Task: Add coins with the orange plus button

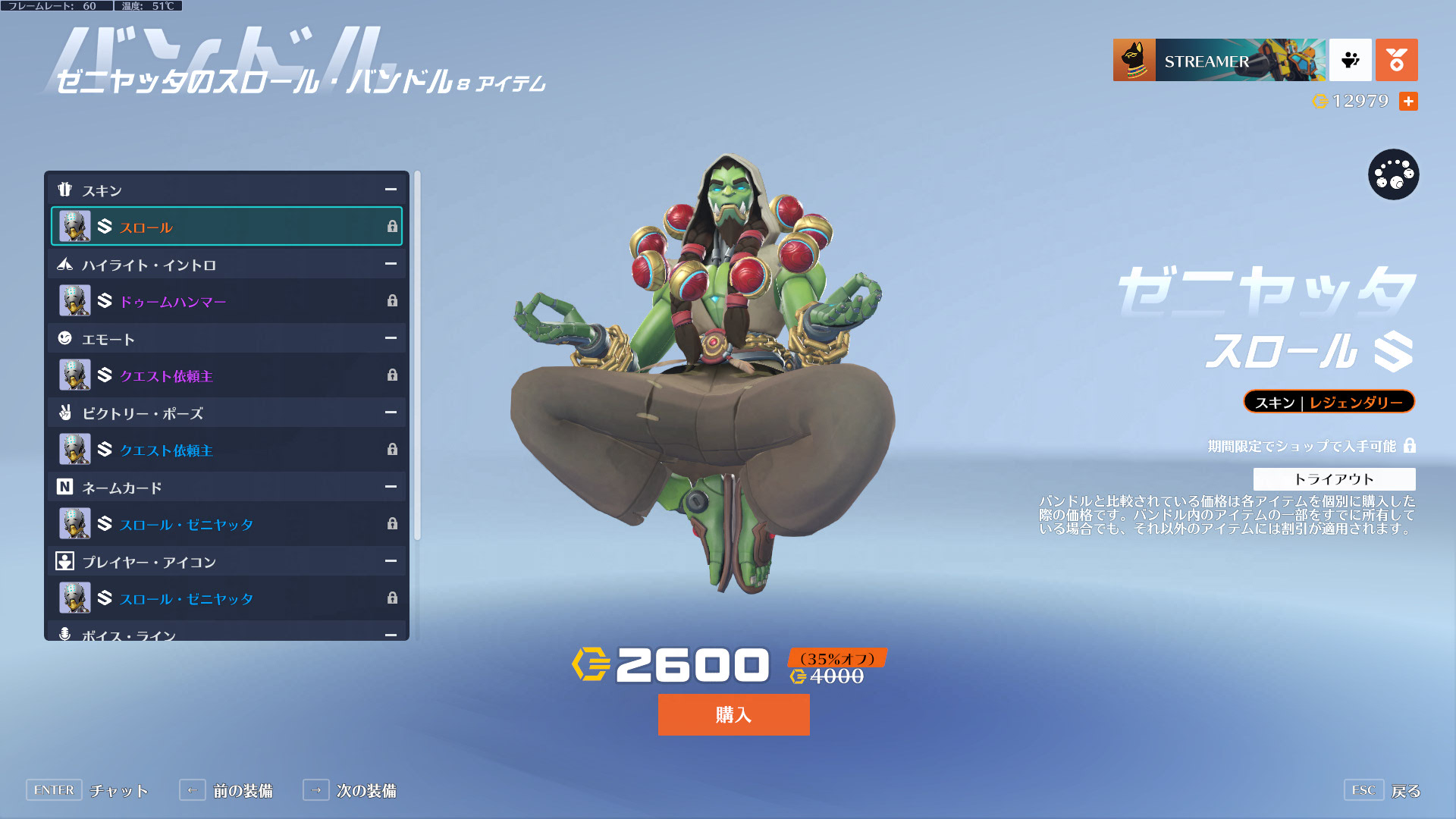Action: click(x=1408, y=101)
